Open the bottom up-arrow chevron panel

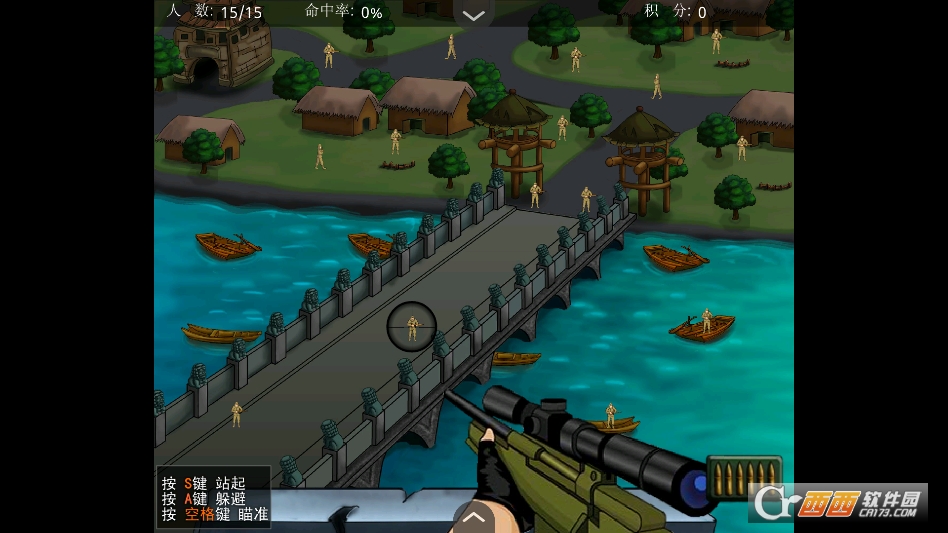(x=474, y=517)
